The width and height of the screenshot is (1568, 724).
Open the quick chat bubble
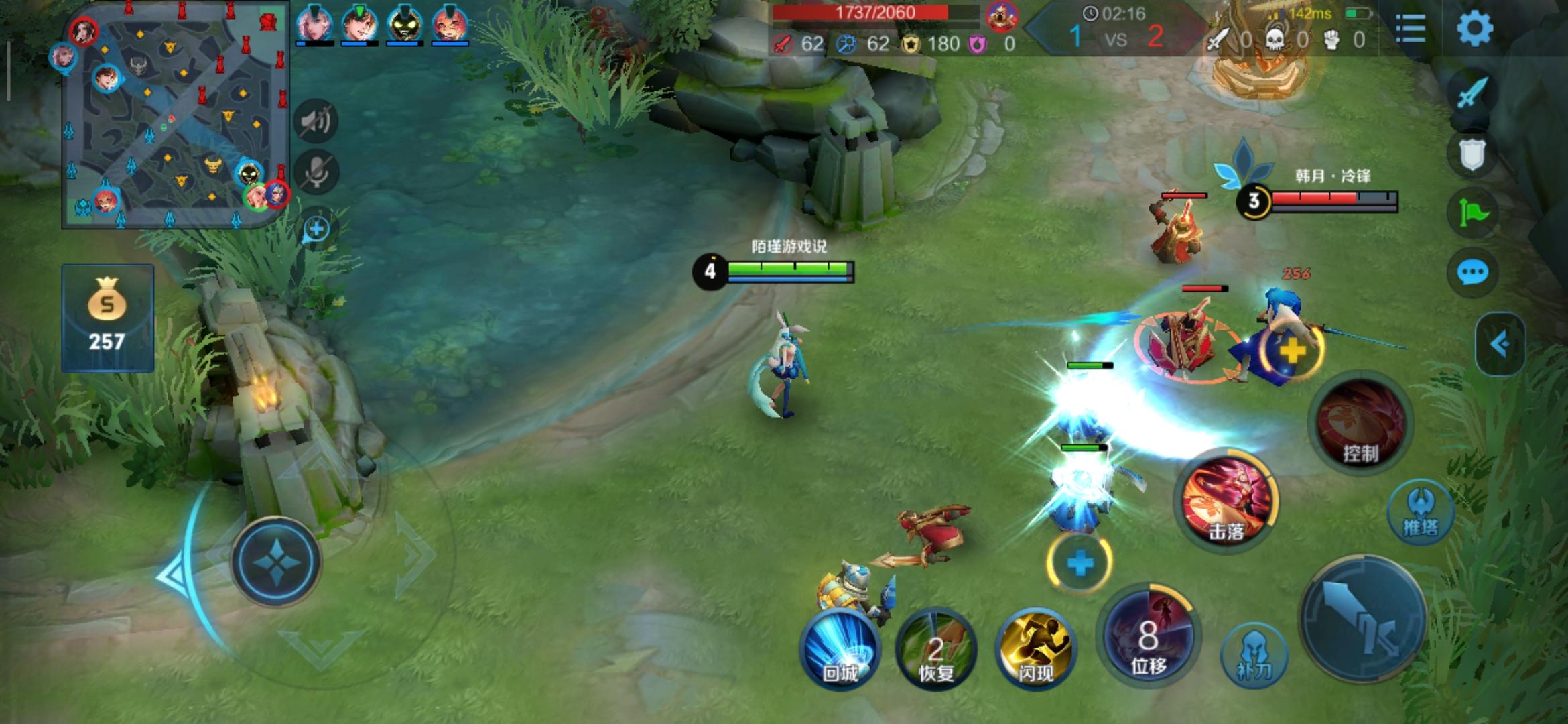click(x=1472, y=273)
